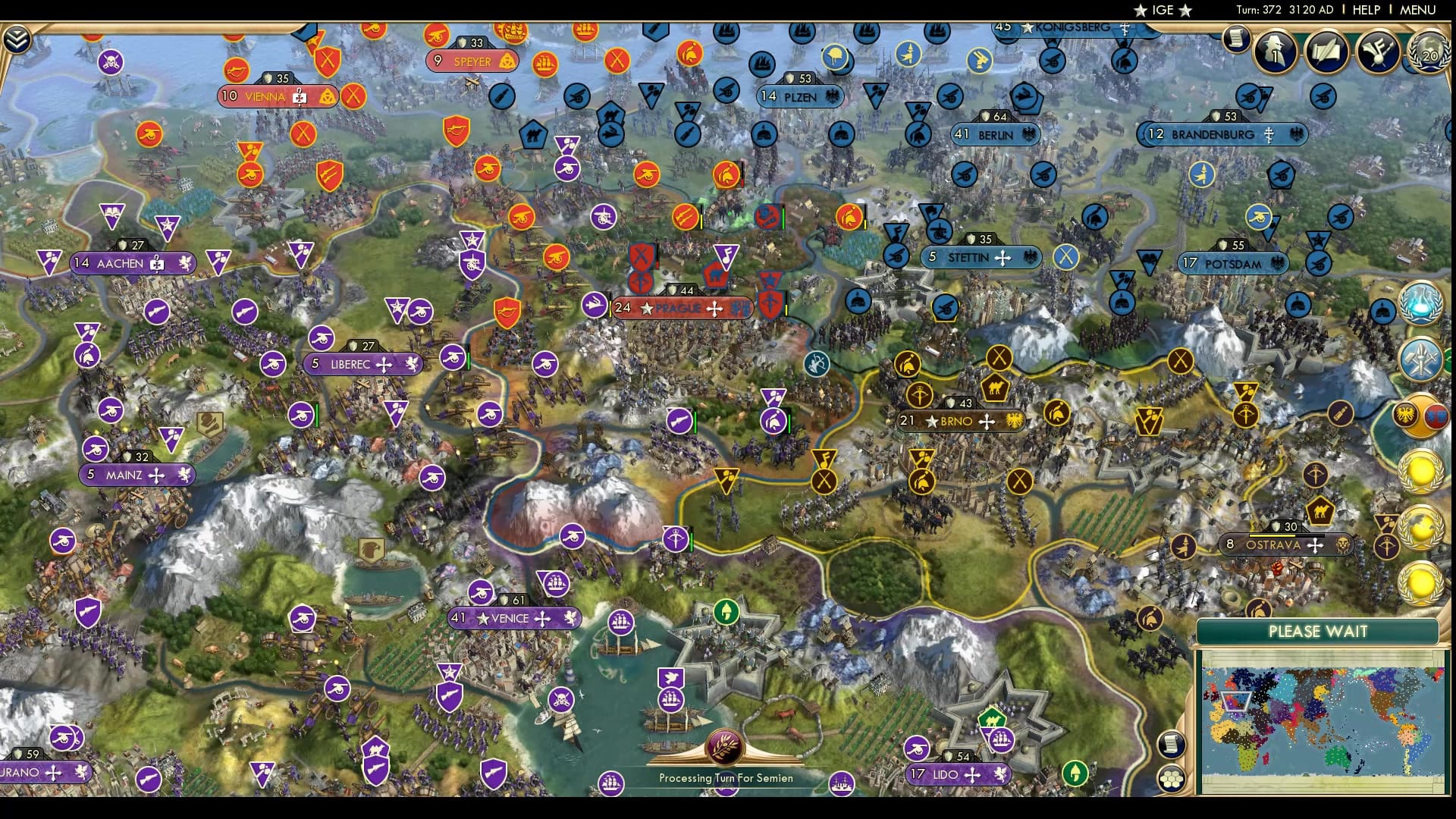Select the Prague city banner

(681, 309)
